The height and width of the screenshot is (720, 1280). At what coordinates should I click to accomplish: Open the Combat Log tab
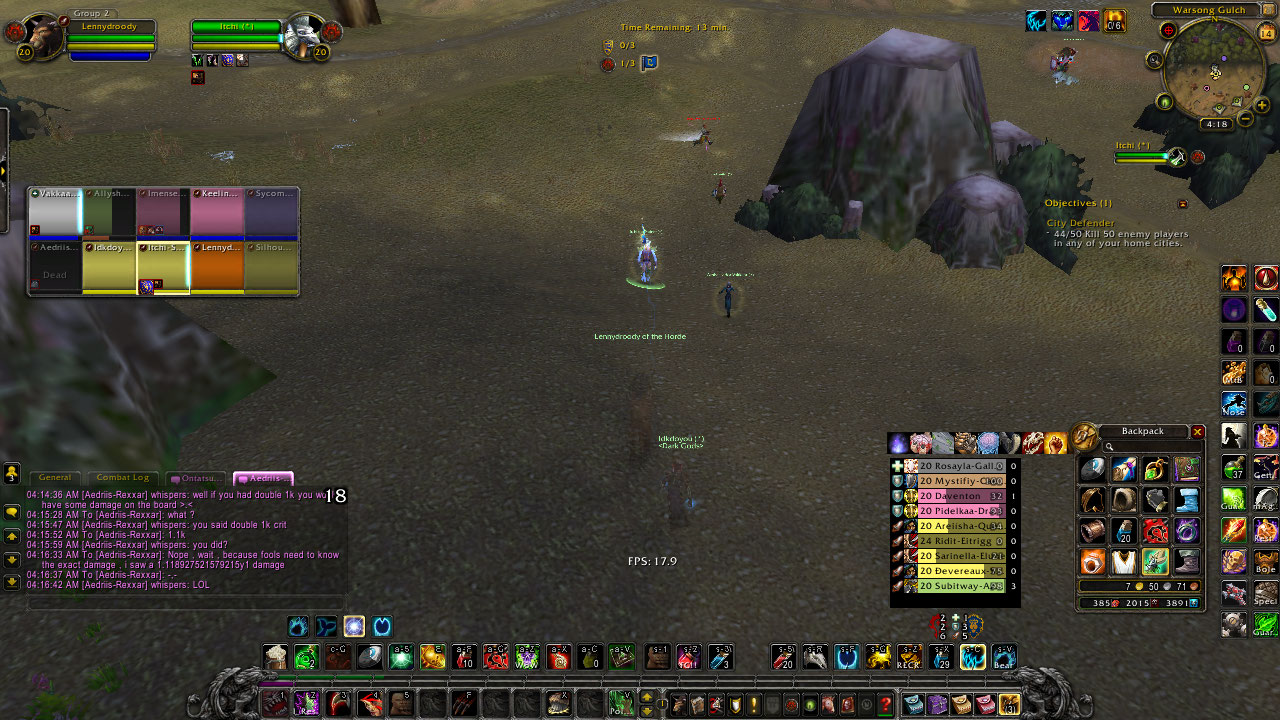pyautogui.click(x=121, y=478)
